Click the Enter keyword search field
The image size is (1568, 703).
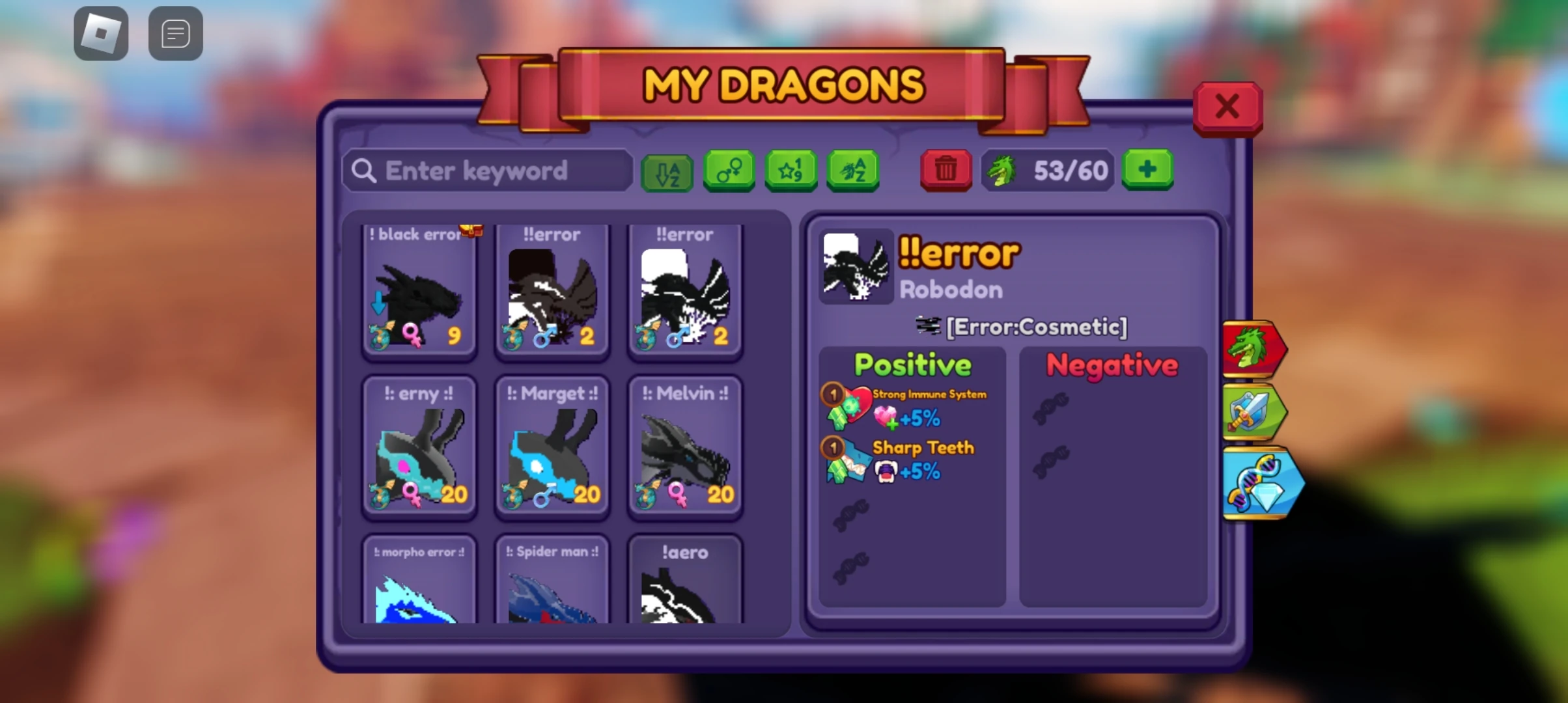[x=487, y=170]
